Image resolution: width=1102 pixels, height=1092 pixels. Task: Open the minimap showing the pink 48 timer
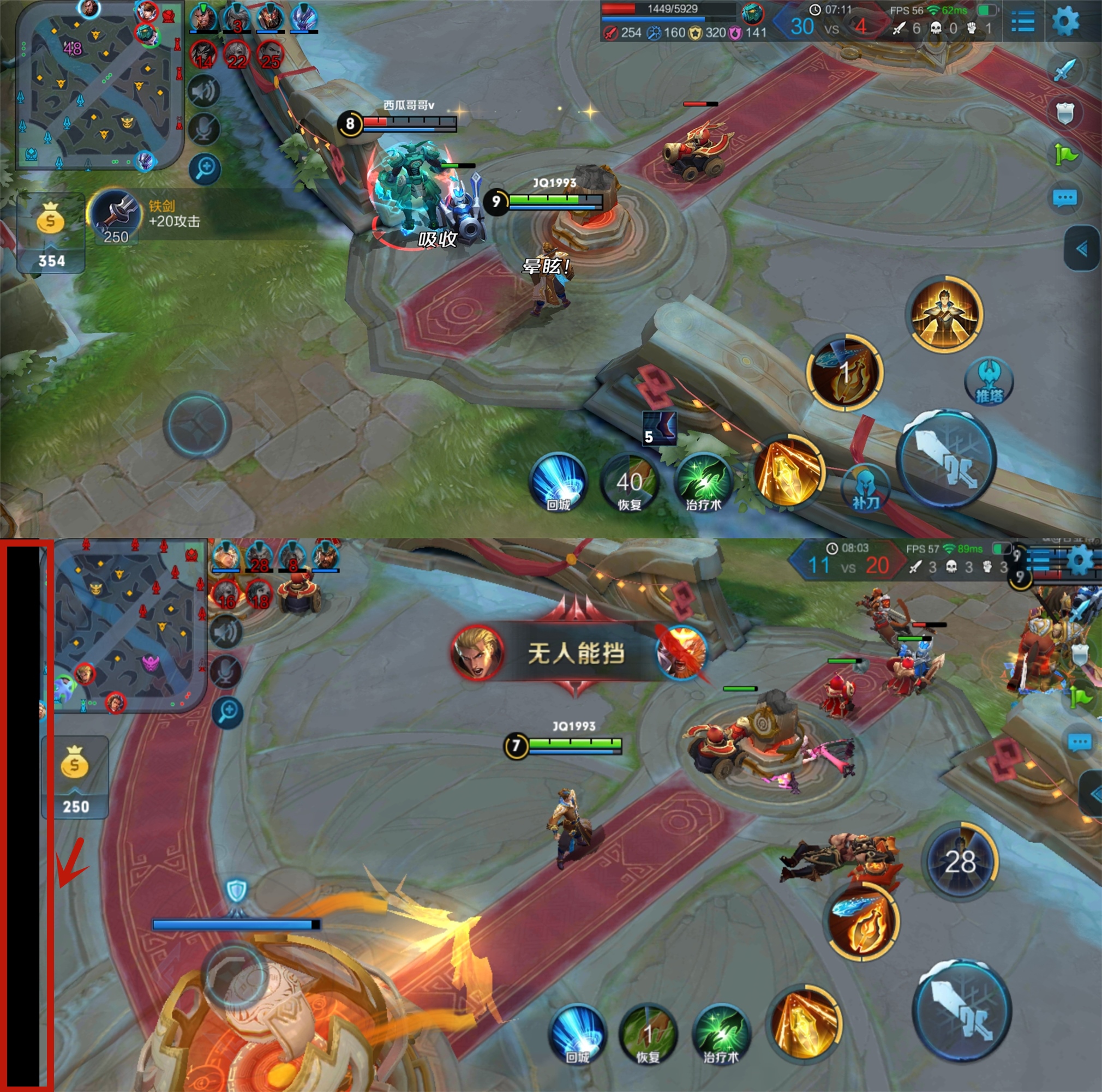[x=99, y=86]
